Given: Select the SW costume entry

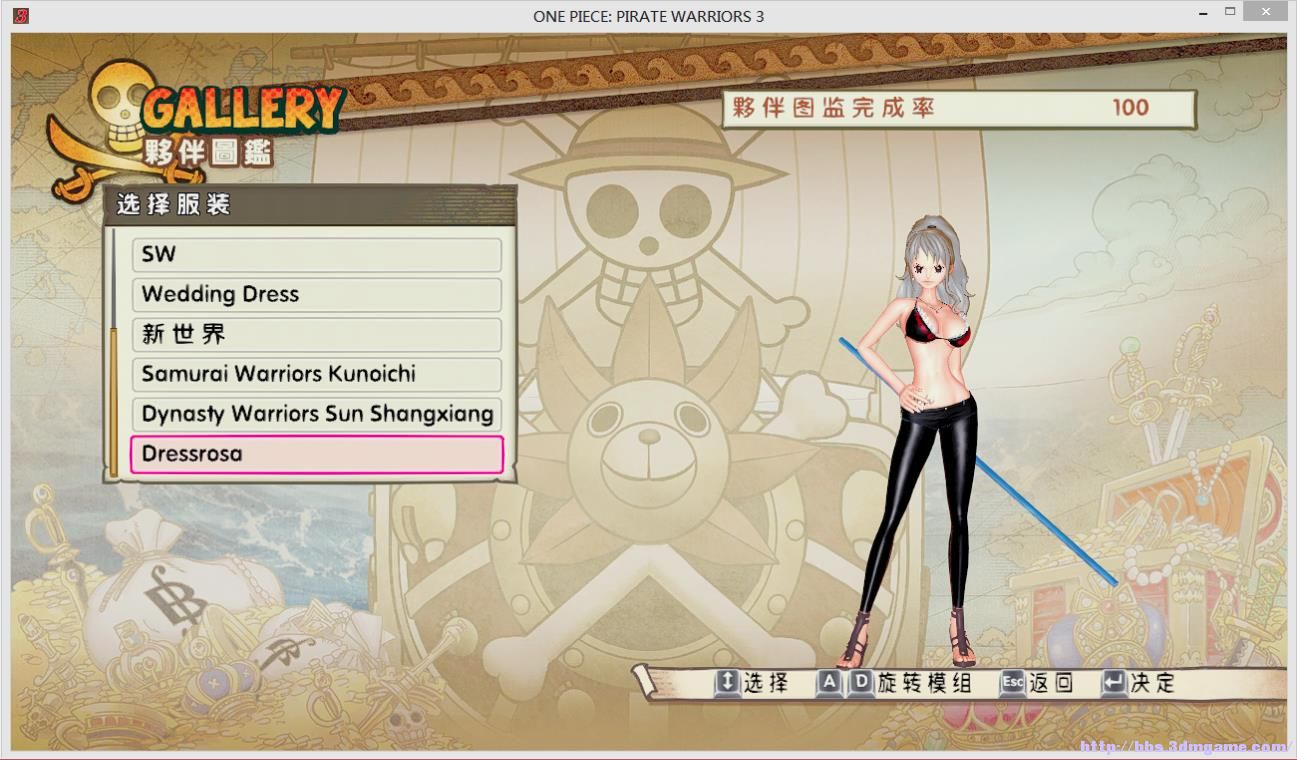Looking at the screenshot, I should pos(316,254).
